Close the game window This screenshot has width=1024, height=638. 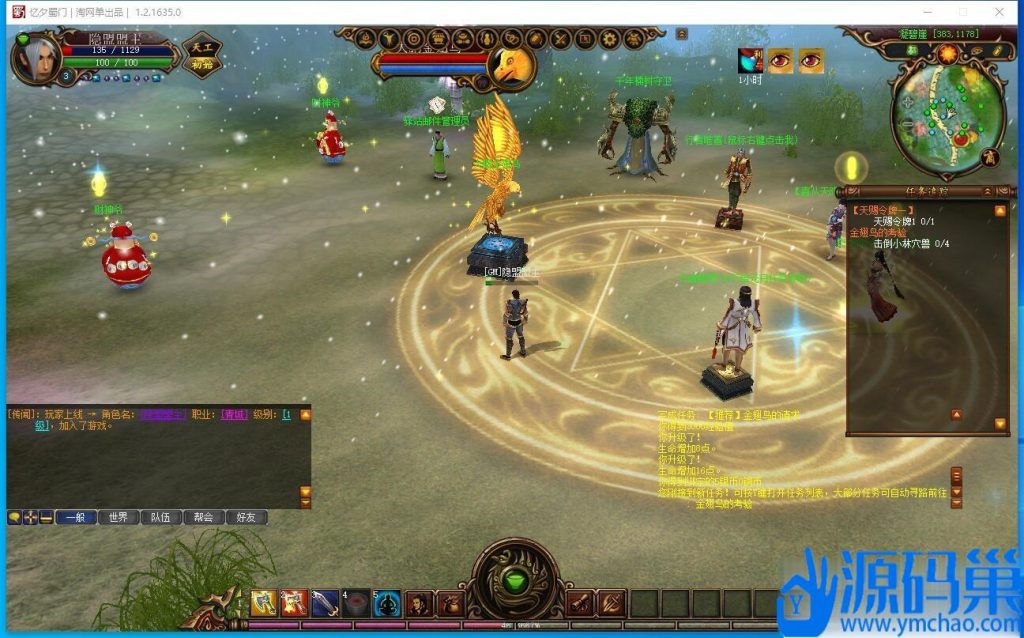coord(999,11)
